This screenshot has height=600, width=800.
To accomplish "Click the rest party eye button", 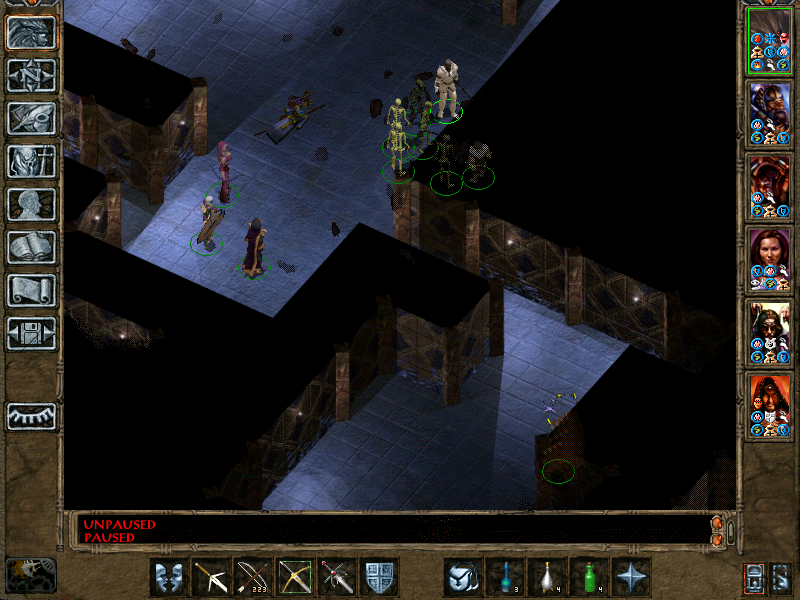I will [31, 415].
